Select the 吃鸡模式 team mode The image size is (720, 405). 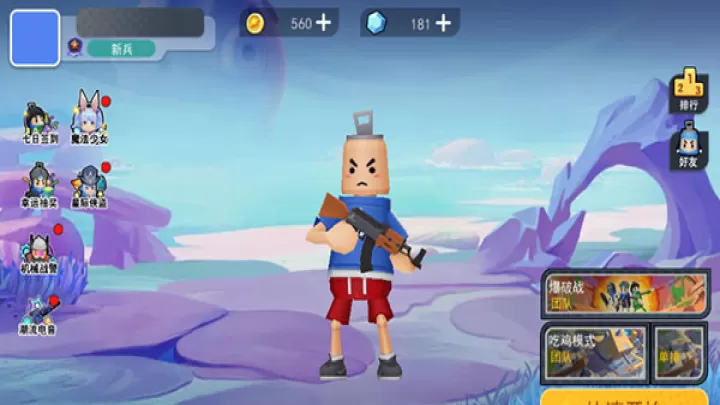tap(594, 353)
